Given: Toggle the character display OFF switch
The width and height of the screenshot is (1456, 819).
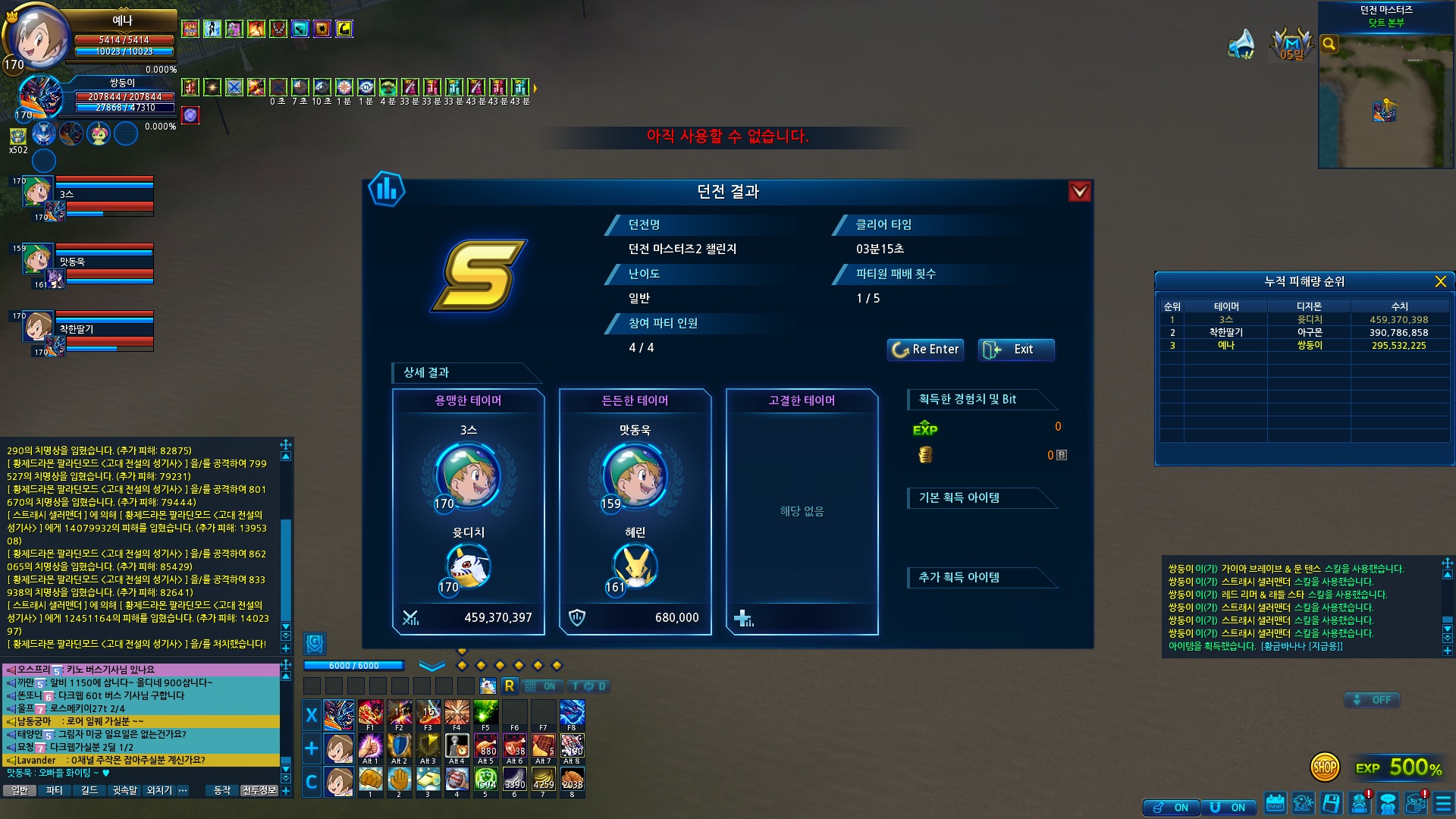Looking at the screenshot, I should click(1372, 700).
